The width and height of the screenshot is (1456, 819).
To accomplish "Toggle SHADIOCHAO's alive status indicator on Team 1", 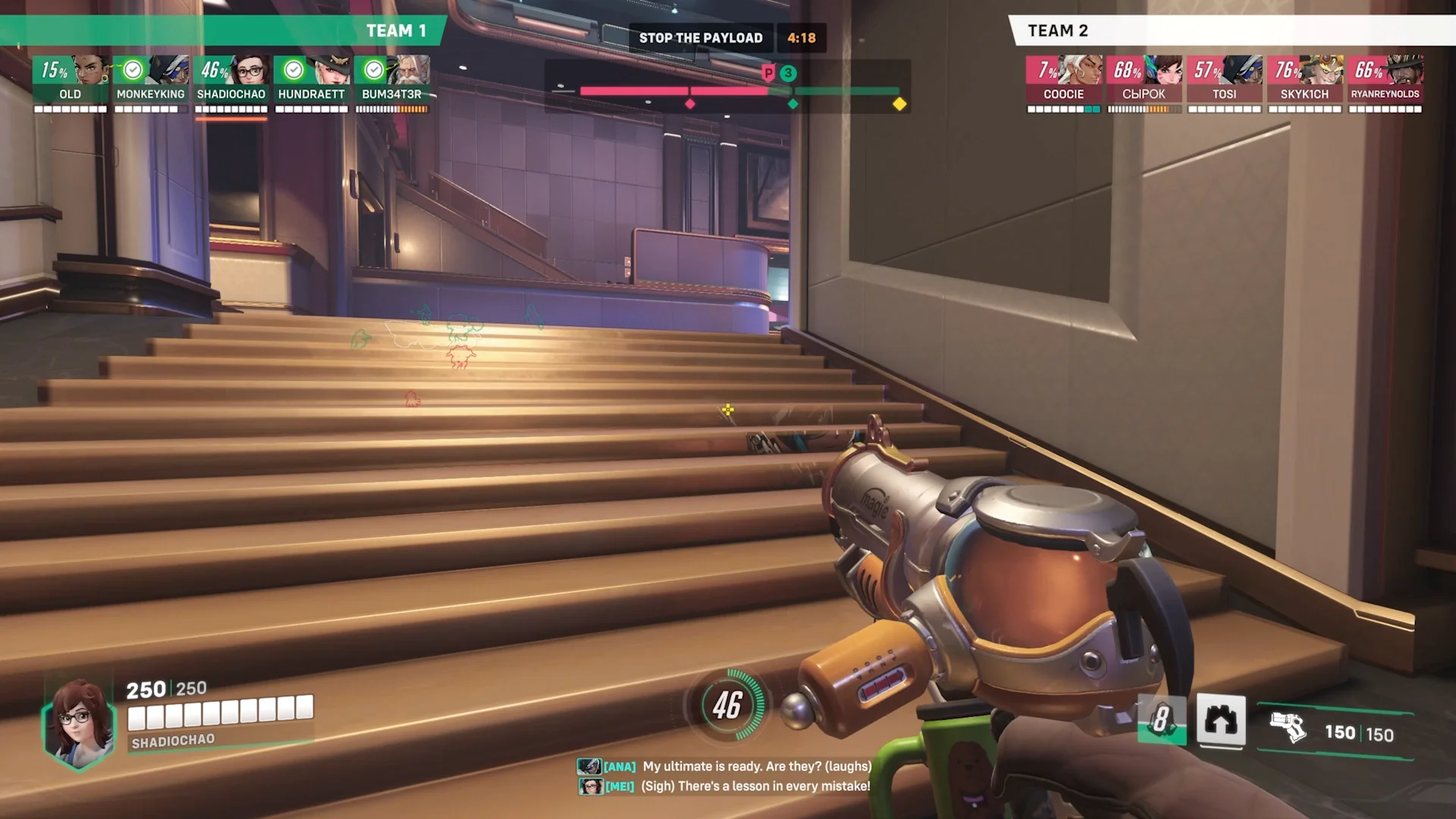I will (x=213, y=71).
